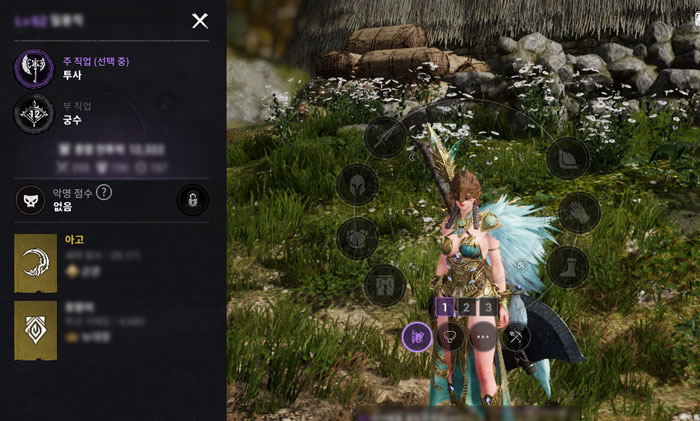Select the main class 투사 axe icon

tap(34, 68)
